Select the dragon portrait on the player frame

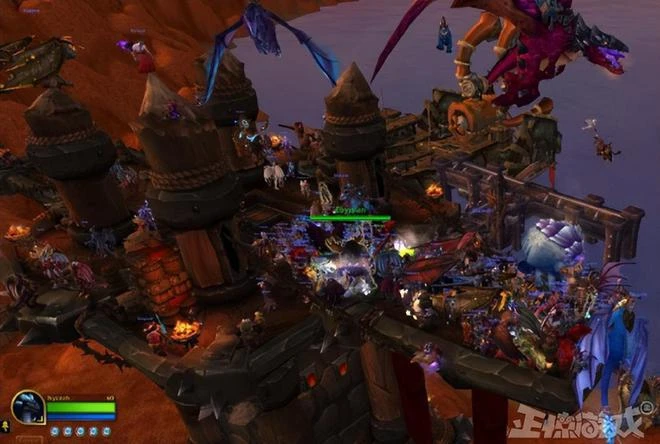pyautogui.click(x=27, y=407)
